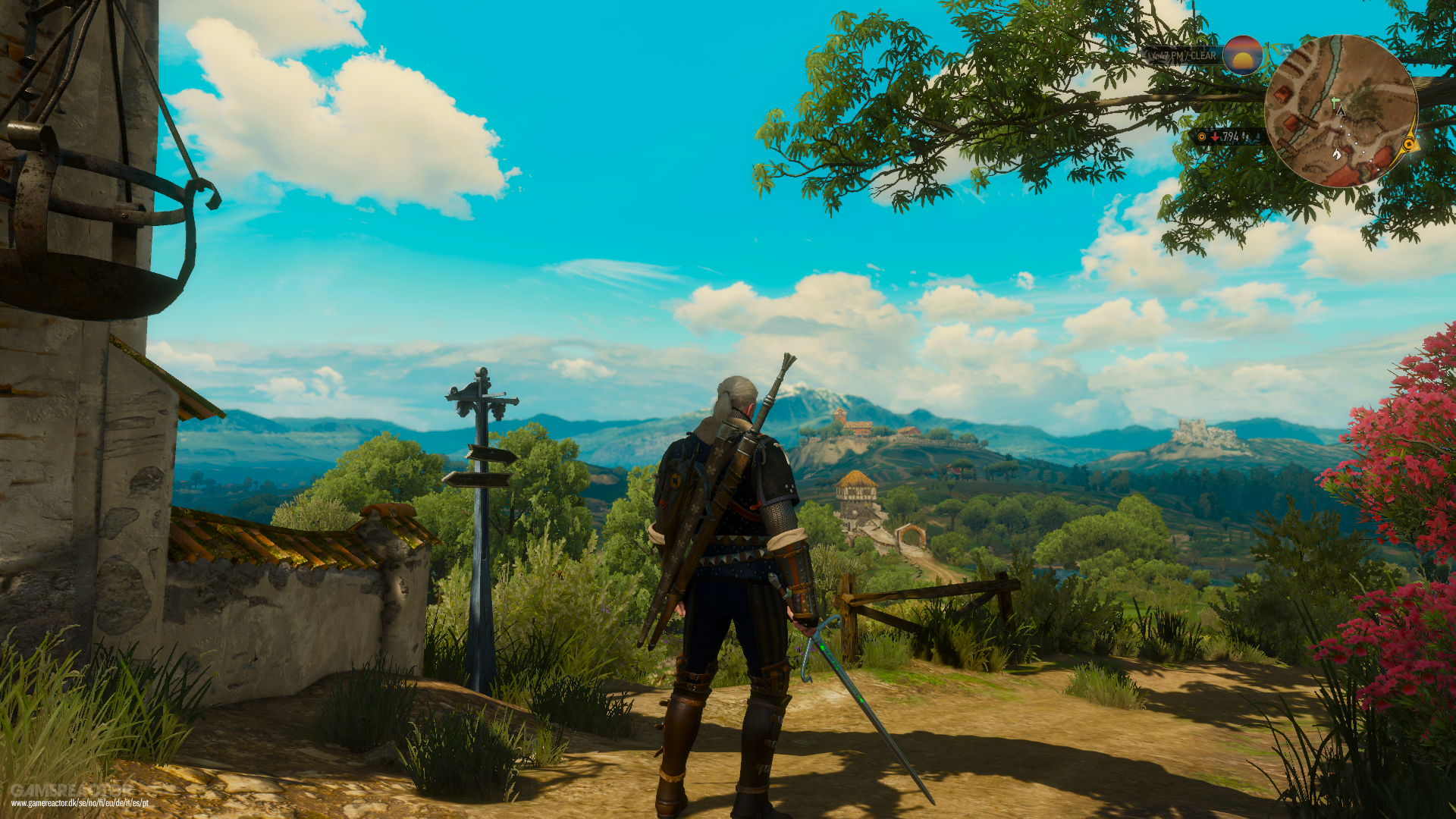
Task: Click the red downward arrow next to 794
Action: (1215, 138)
